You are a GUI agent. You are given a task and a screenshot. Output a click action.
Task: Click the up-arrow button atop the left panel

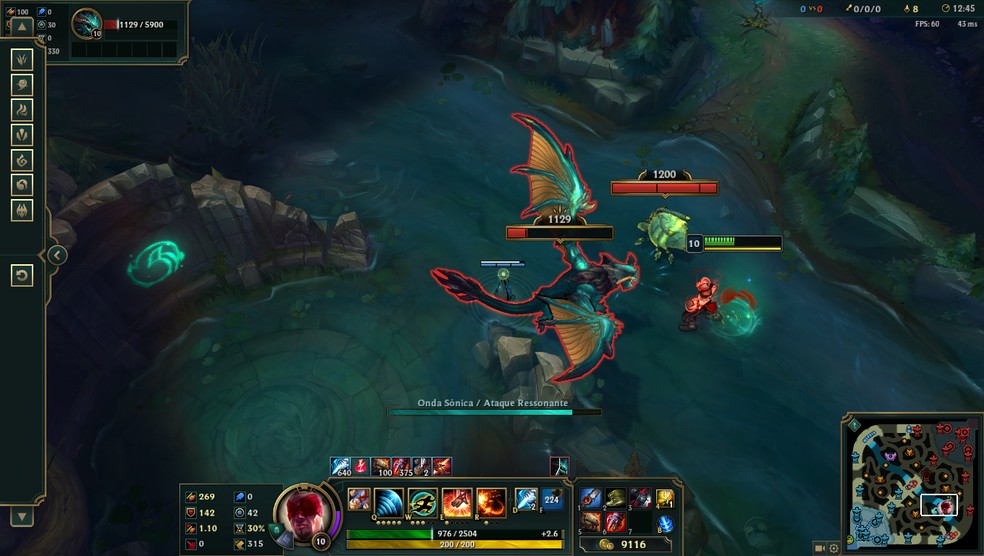click(x=22, y=24)
